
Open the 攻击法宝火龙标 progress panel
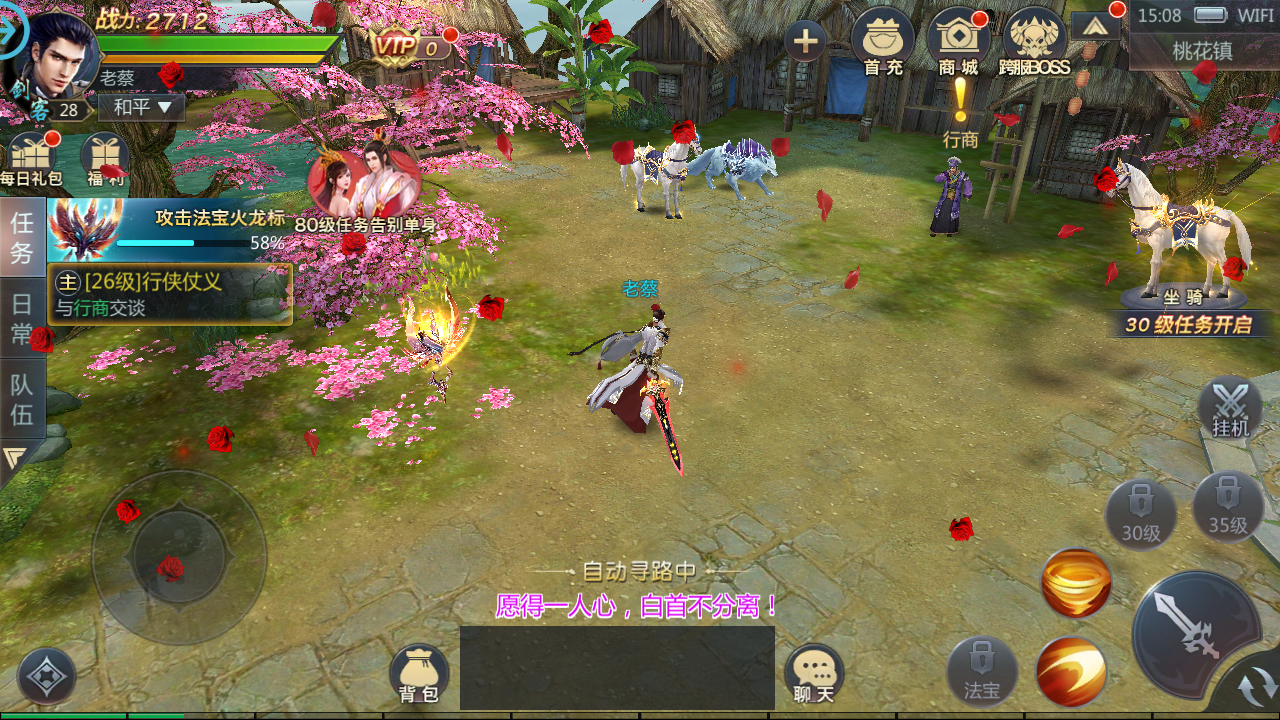point(168,229)
